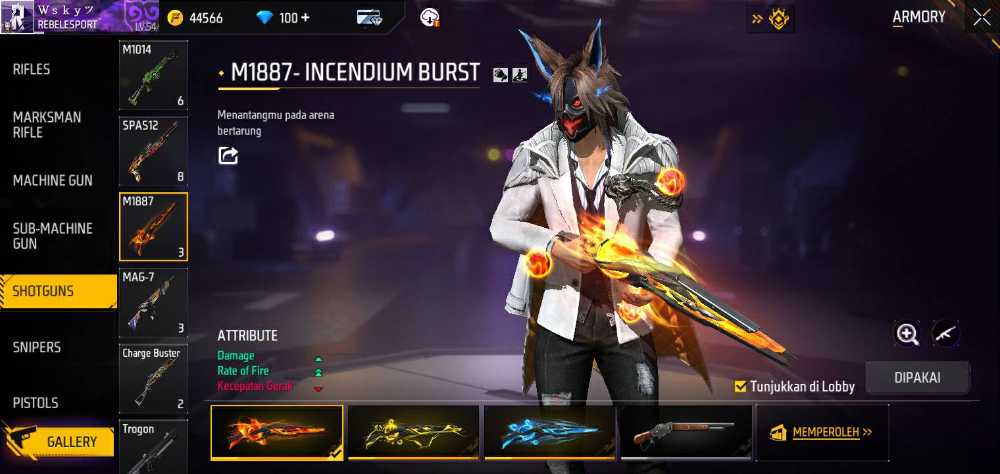
Task: Open the Marksman Rifle category
Action: 47,125
